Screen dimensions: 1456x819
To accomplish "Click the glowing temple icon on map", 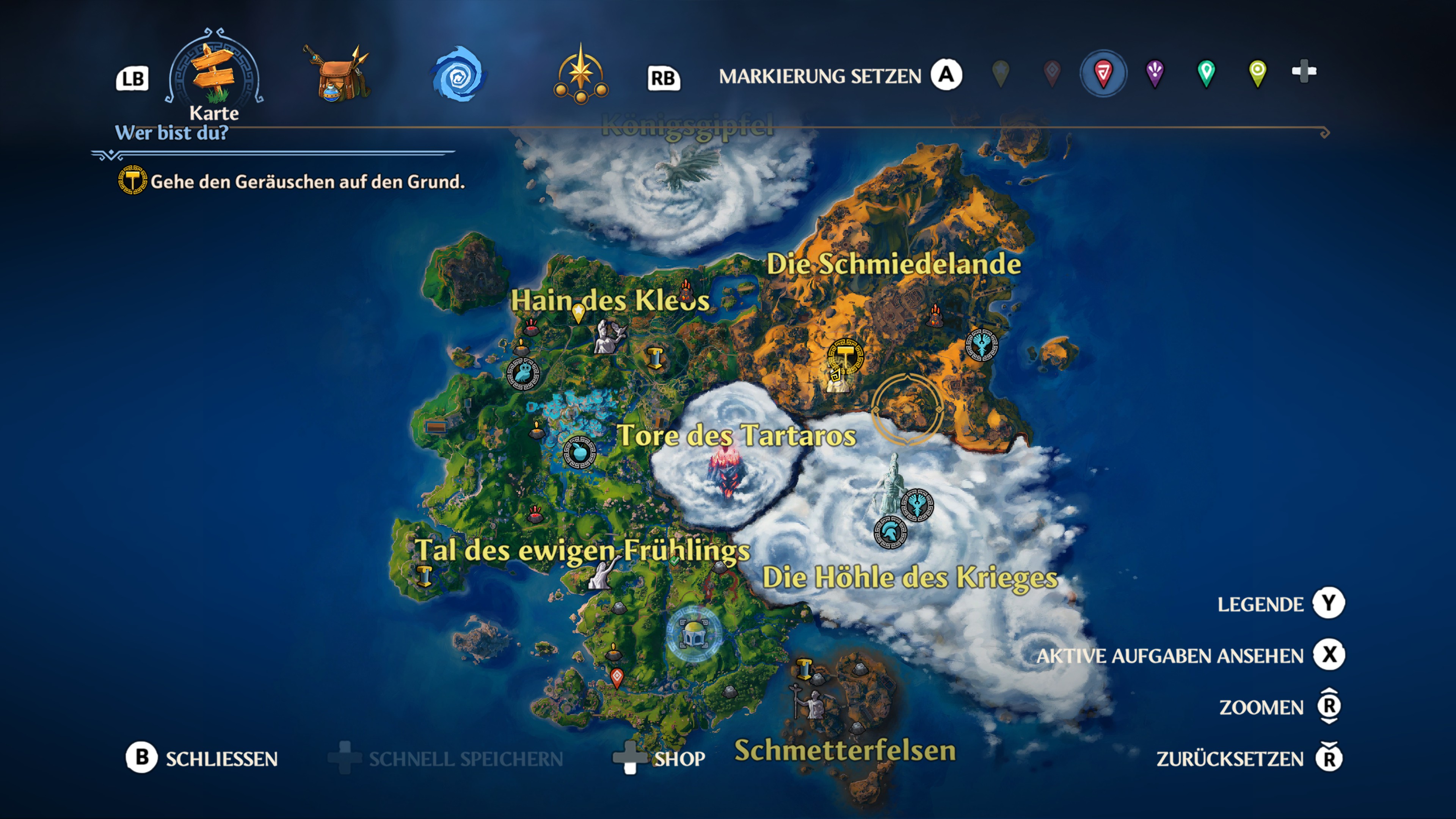I will point(693,635).
